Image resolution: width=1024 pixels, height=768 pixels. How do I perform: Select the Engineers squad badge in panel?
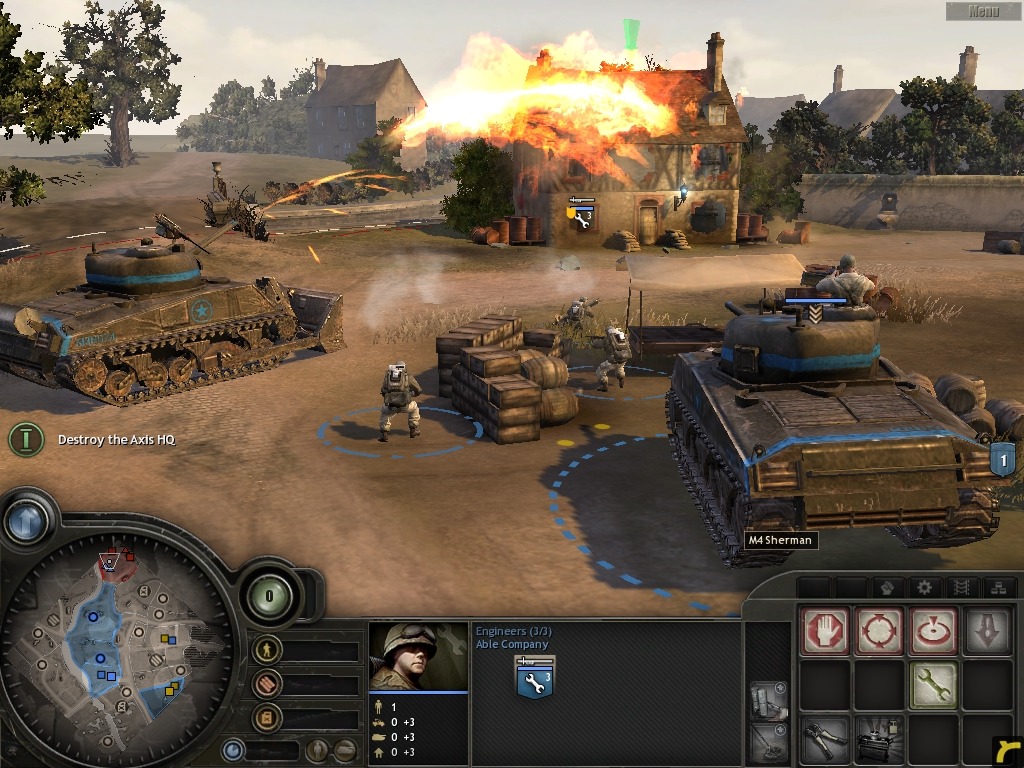tap(535, 679)
